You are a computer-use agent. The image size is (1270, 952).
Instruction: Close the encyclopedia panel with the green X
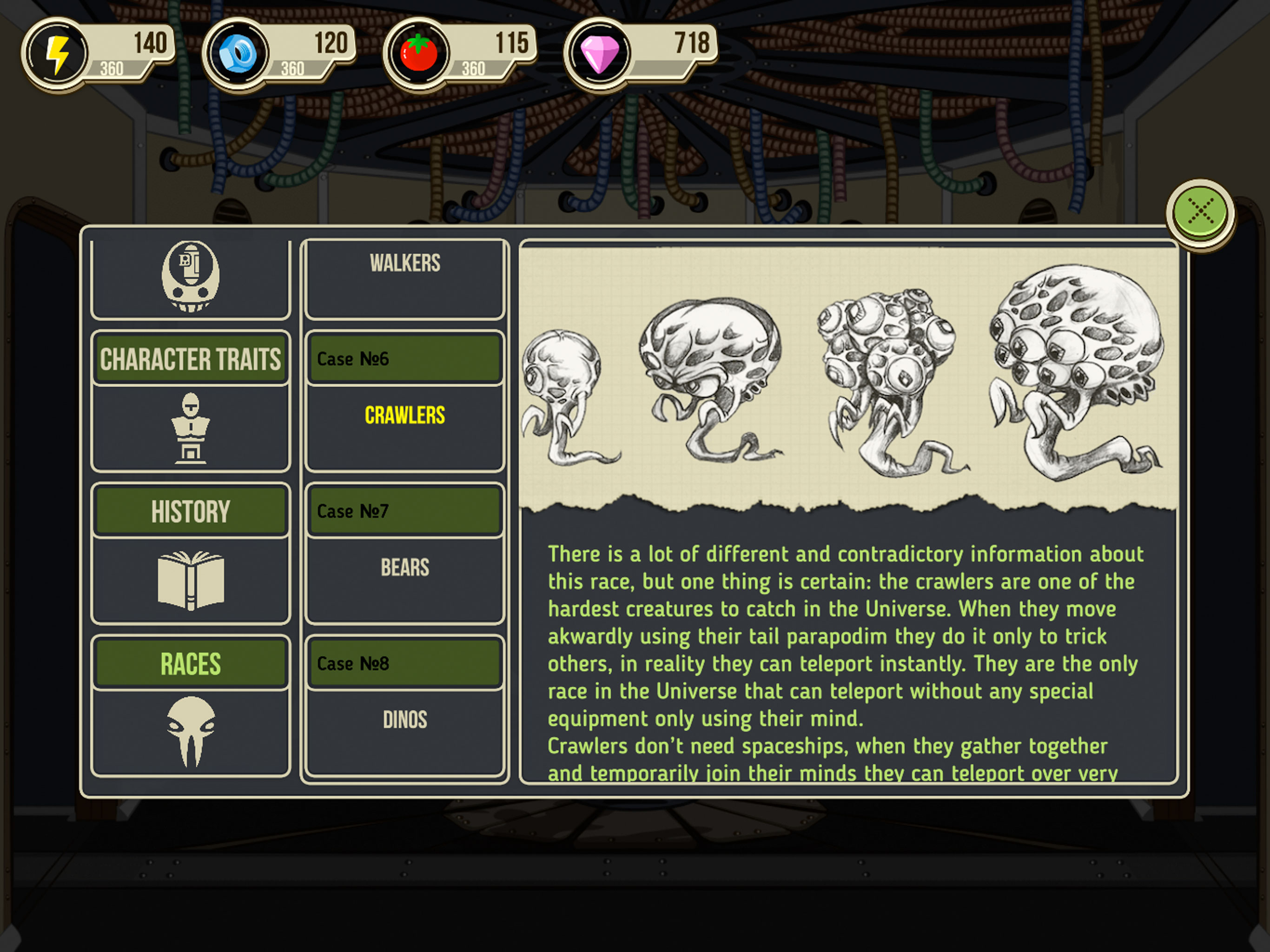point(1199,212)
